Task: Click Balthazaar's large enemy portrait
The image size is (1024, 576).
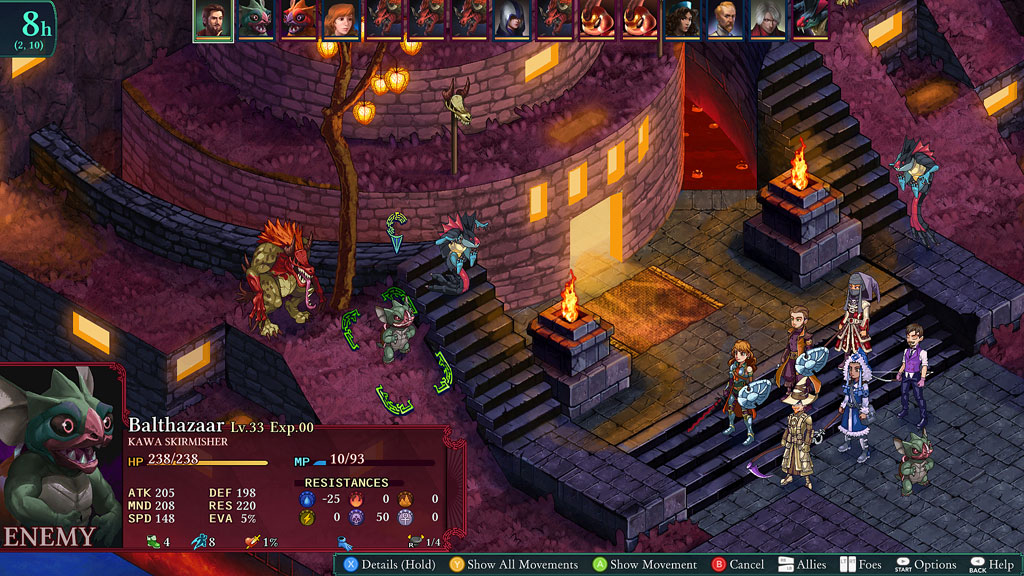Action: pos(60,450)
